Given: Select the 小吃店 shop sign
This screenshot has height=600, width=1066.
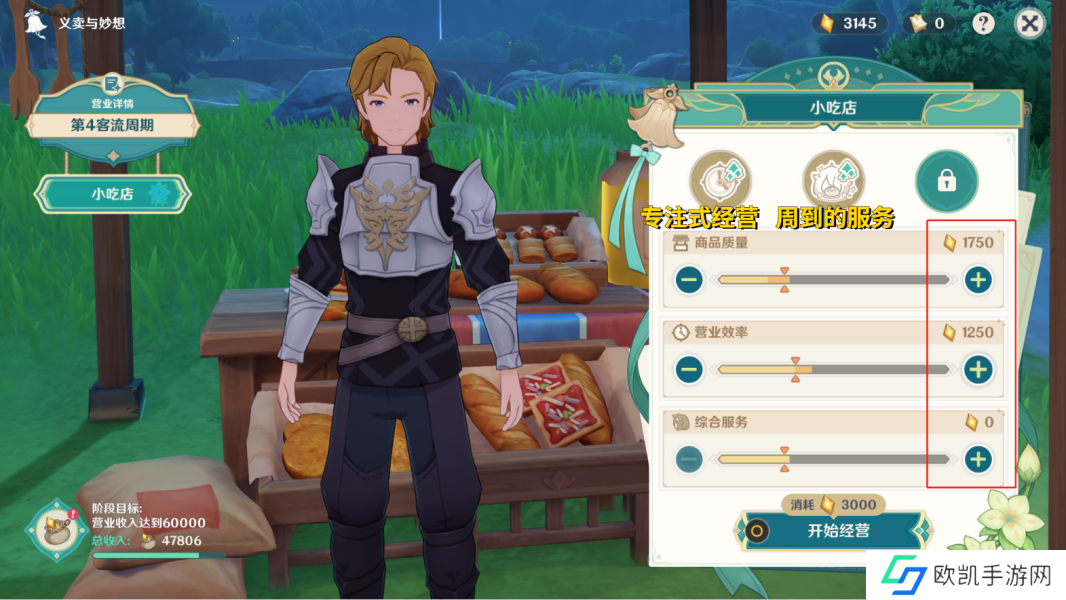Looking at the screenshot, I should point(112,194).
